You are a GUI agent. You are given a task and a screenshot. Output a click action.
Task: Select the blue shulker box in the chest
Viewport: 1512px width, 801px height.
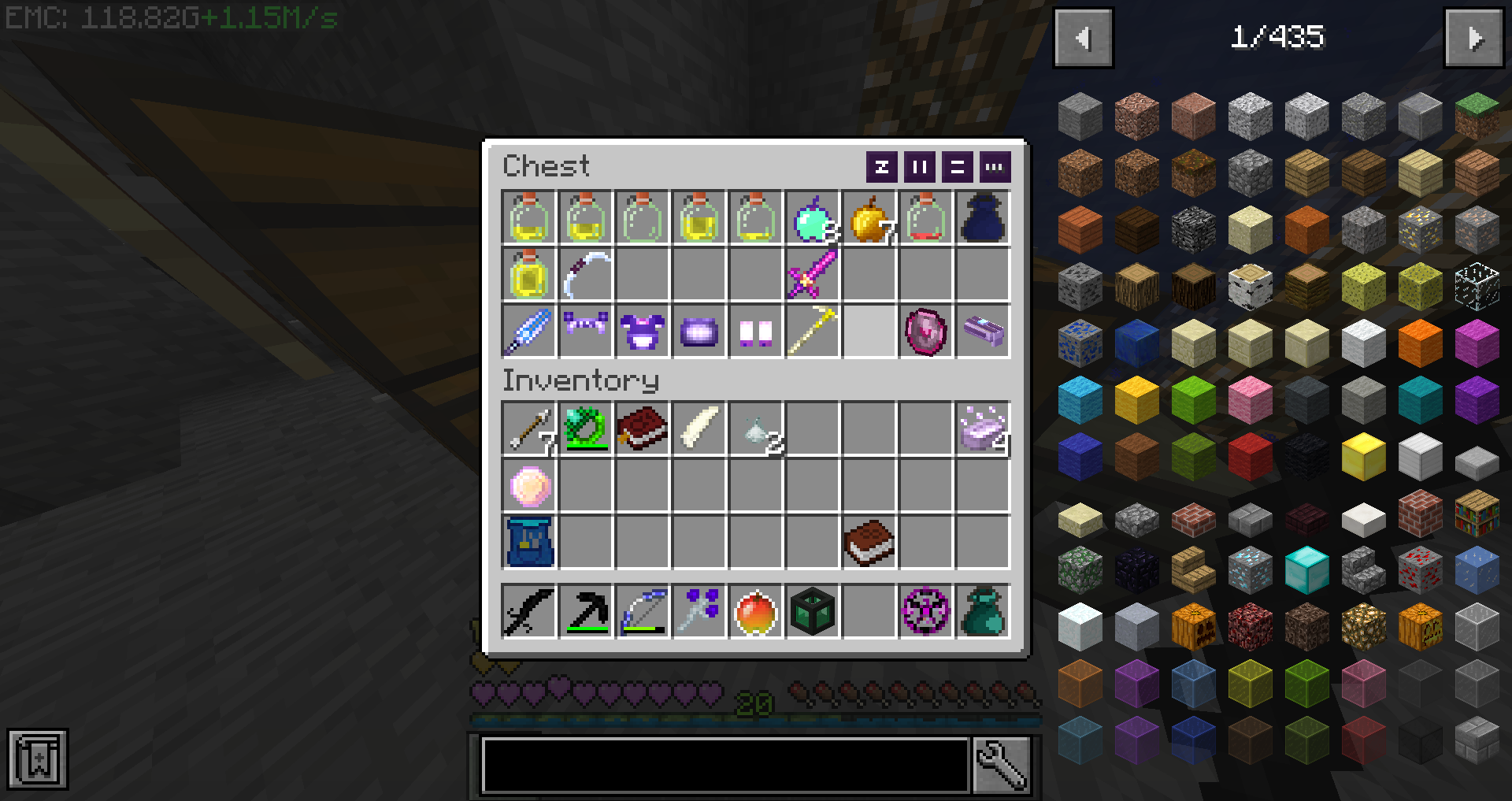pos(982,218)
